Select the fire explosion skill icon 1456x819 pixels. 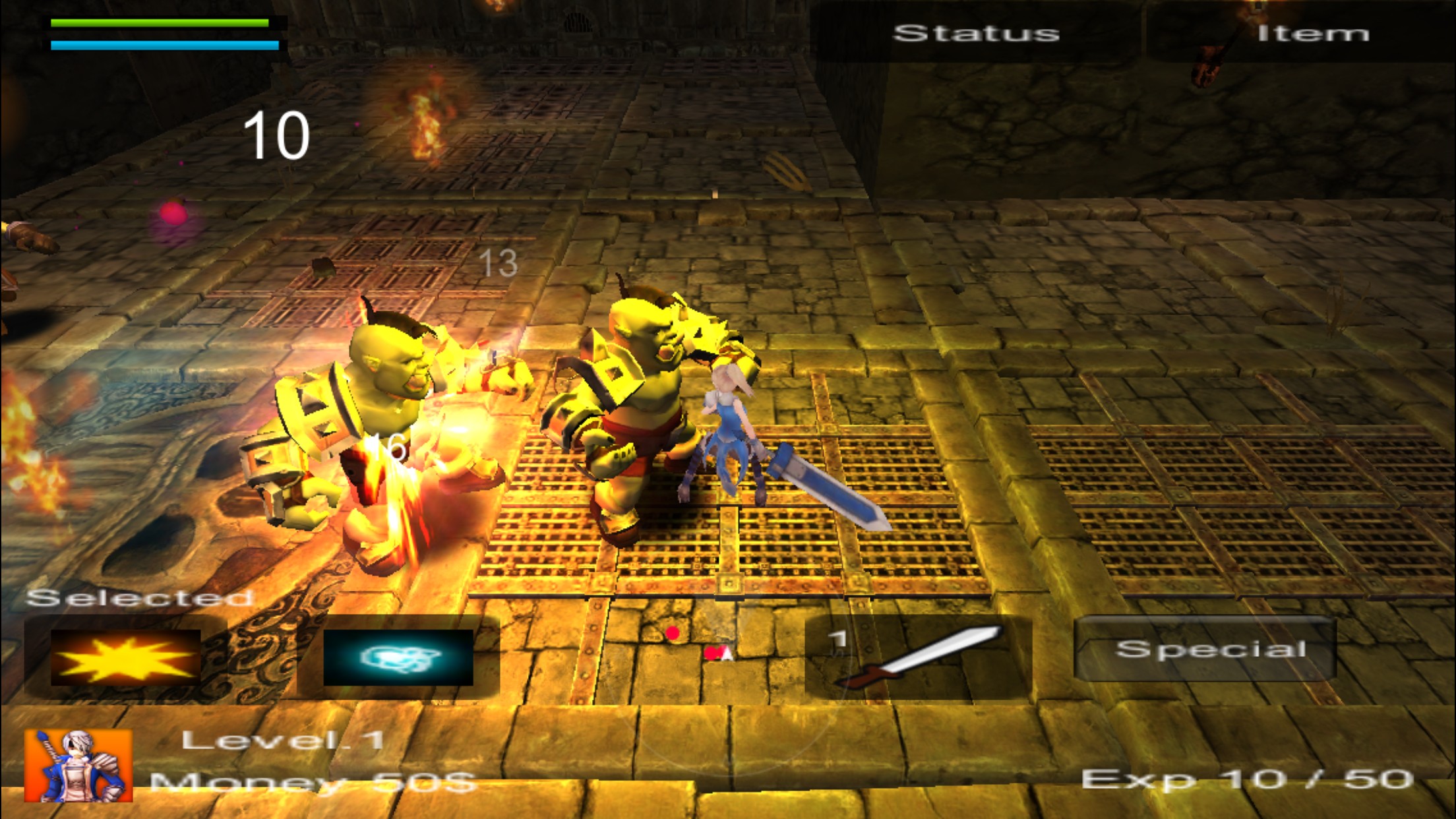click(125, 657)
